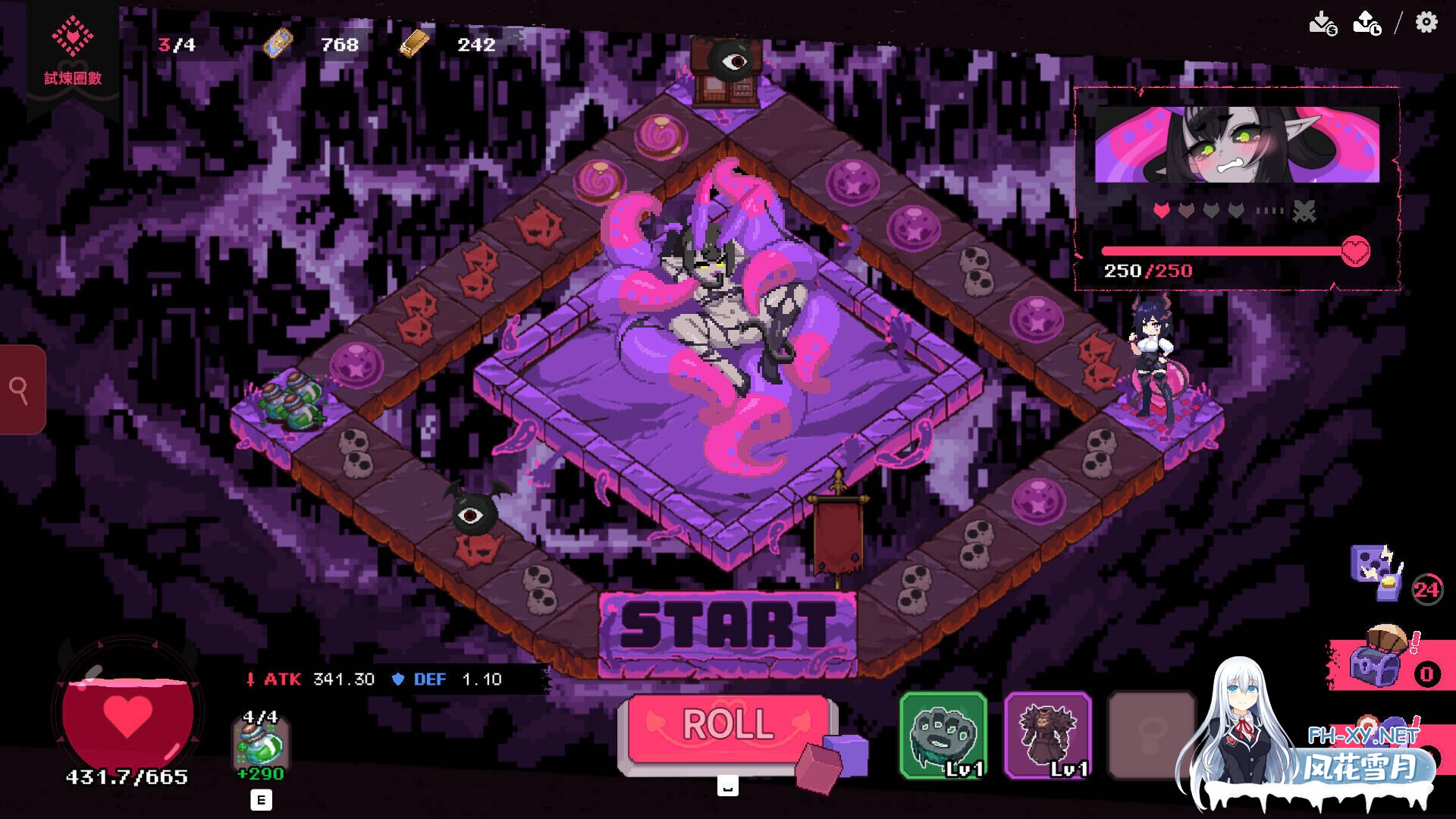Click the locked keyhole equipment slot
Screen dimensions: 1456x819
pos(1151,734)
